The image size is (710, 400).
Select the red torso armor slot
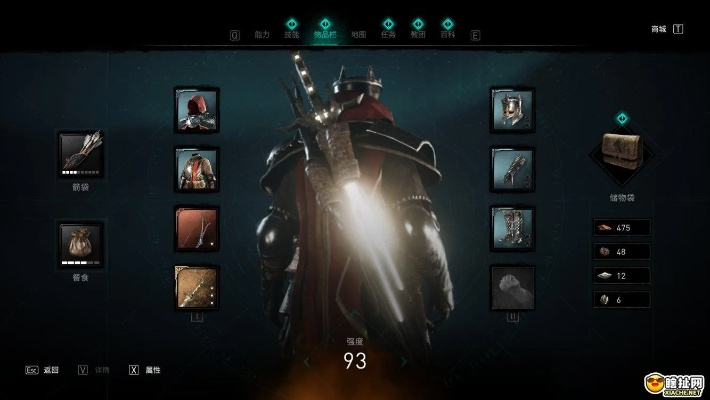point(197,169)
